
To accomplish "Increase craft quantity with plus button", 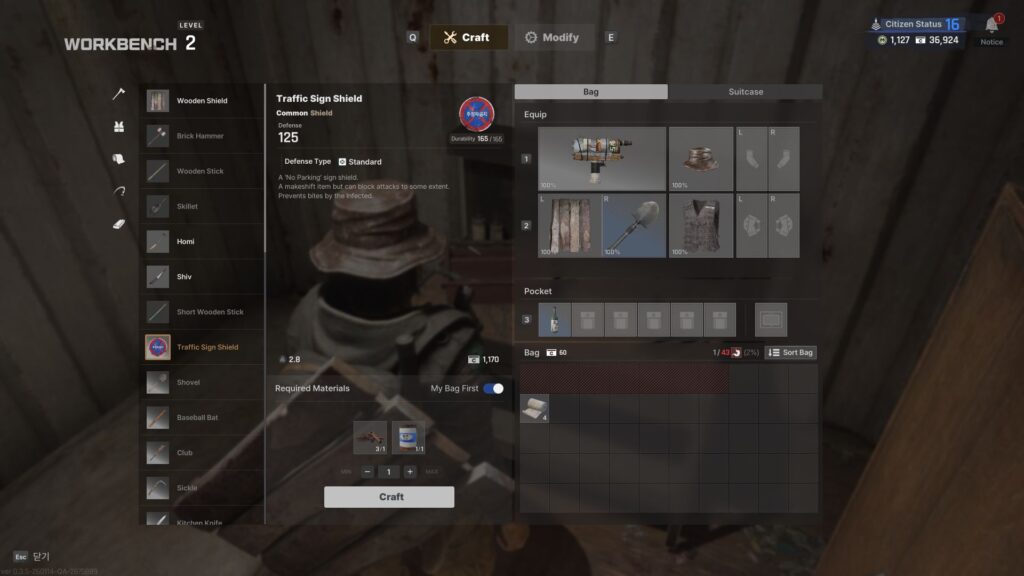I will pyautogui.click(x=410, y=472).
